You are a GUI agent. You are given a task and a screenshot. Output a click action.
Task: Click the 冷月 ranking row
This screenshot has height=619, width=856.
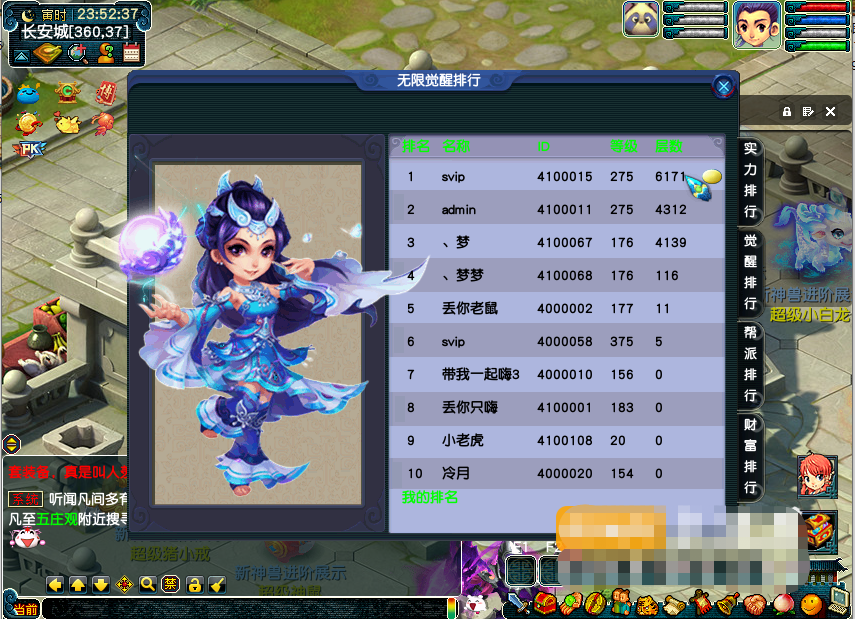click(x=556, y=473)
